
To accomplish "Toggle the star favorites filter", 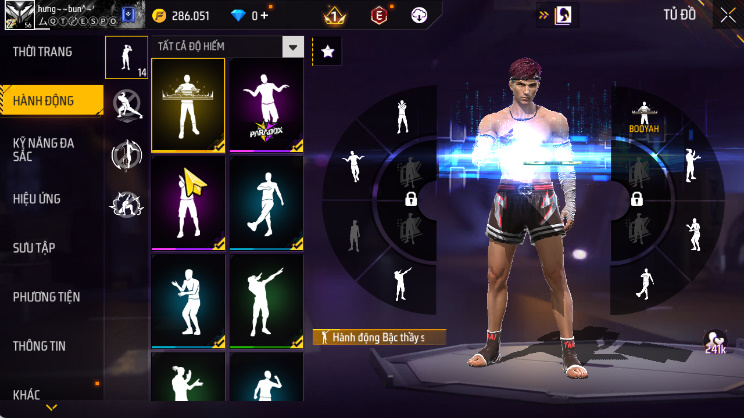I will pos(327,50).
